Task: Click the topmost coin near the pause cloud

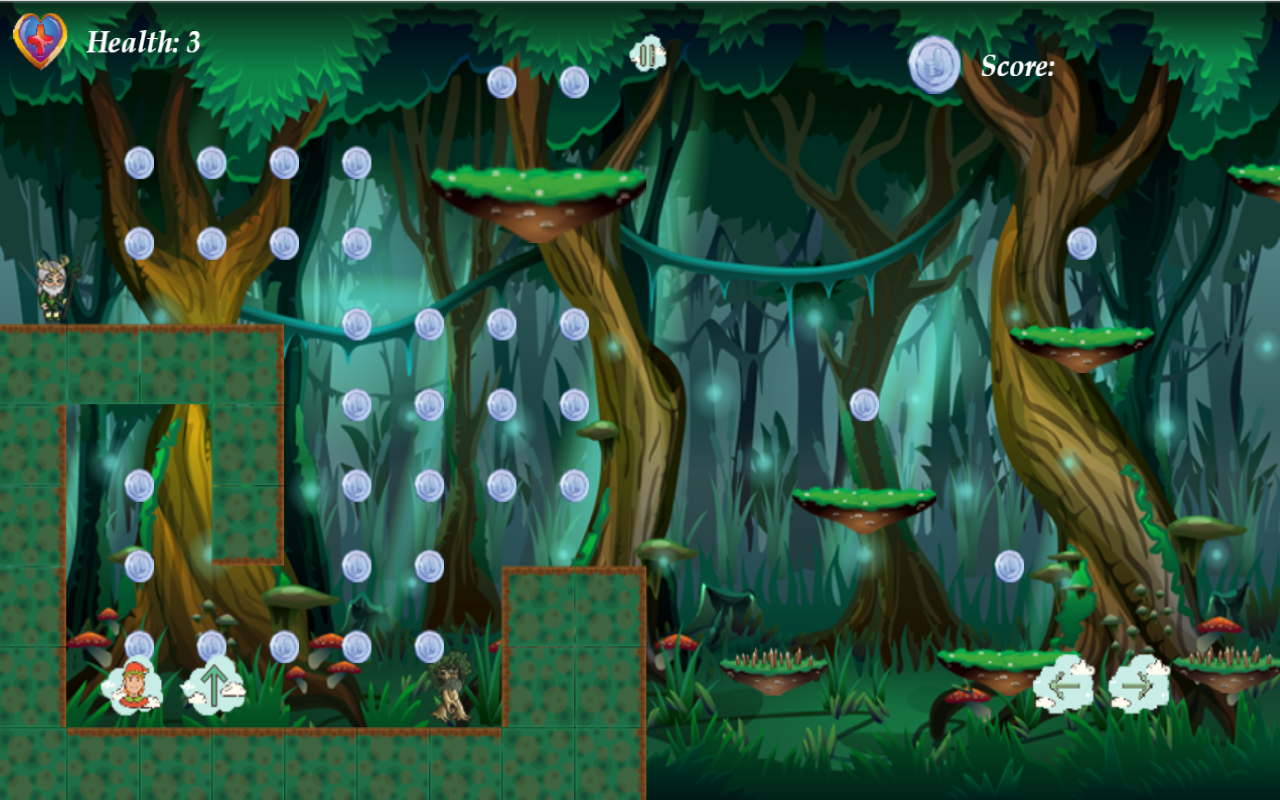Action: tap(575, 82)
